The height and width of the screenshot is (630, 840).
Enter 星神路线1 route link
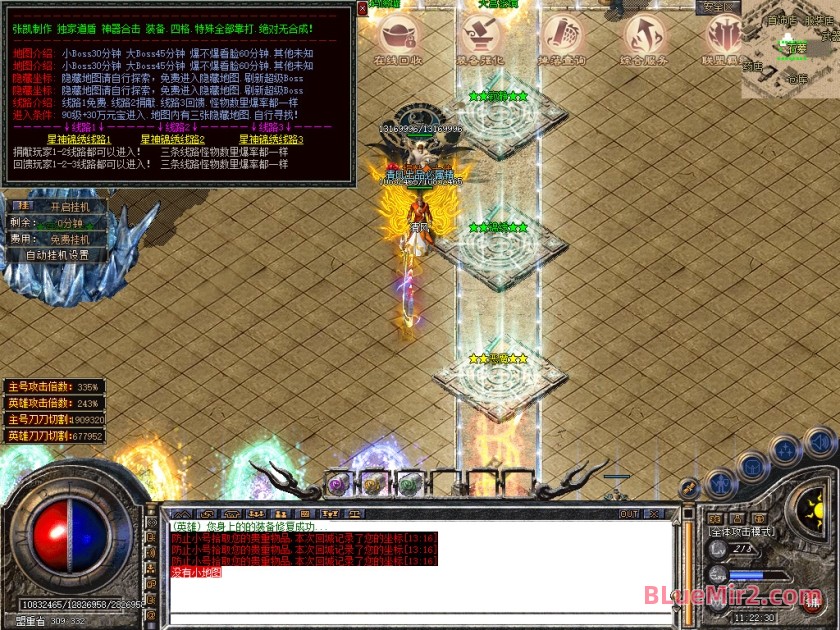click(x=79, y=140)
